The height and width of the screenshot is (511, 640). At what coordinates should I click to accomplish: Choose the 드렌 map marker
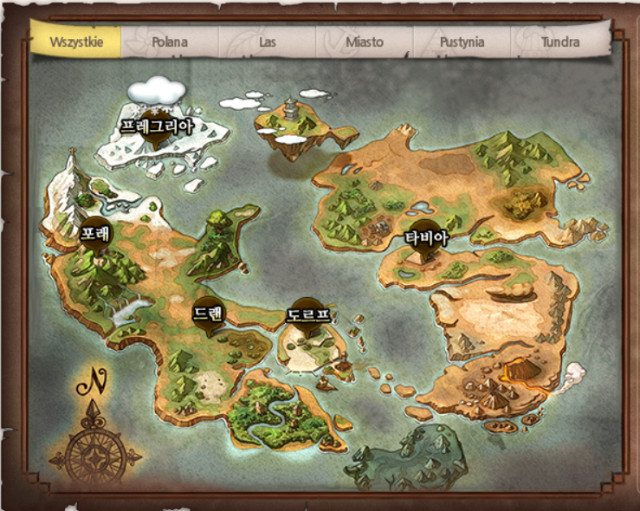pos(209,313)
